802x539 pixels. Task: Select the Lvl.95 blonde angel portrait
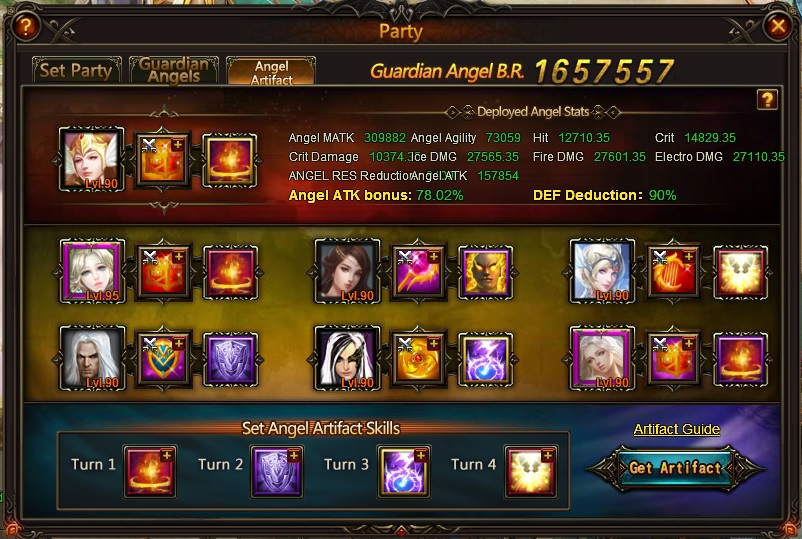coord(91,271)
